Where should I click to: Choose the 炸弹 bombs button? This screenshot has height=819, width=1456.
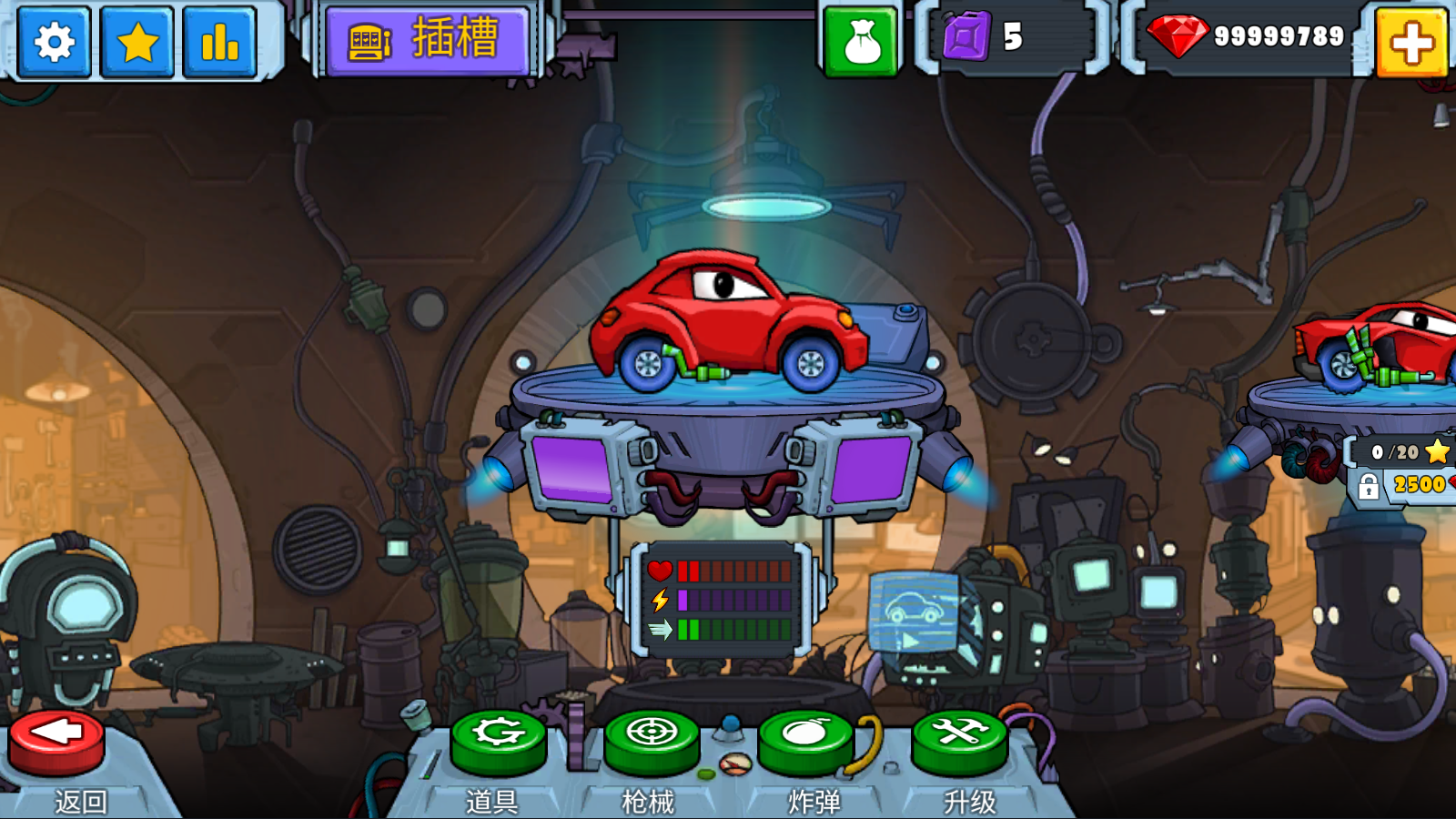pos(805,737)
